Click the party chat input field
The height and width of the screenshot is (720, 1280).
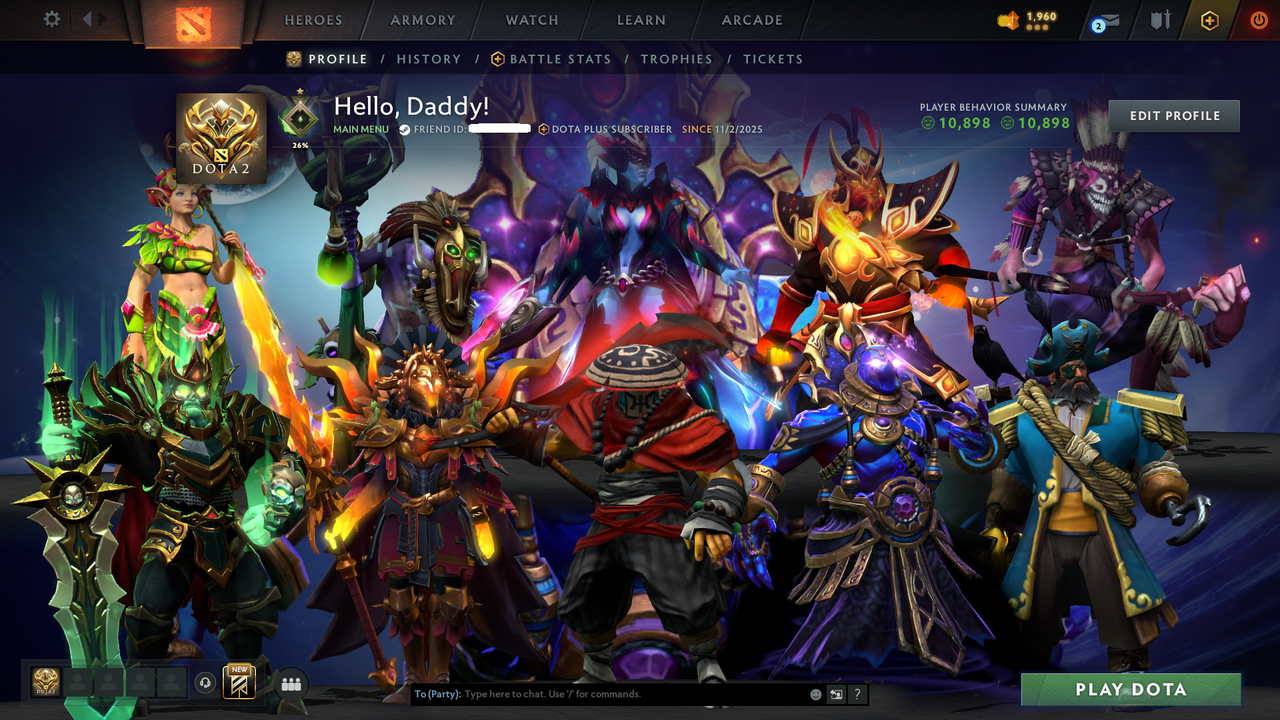600,693
